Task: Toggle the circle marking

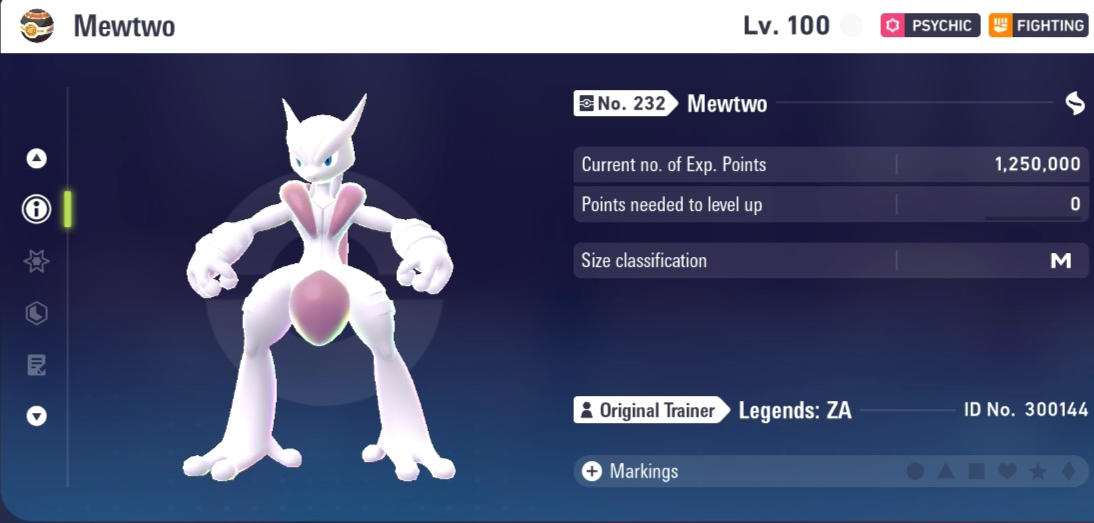Action: (915, 471)
